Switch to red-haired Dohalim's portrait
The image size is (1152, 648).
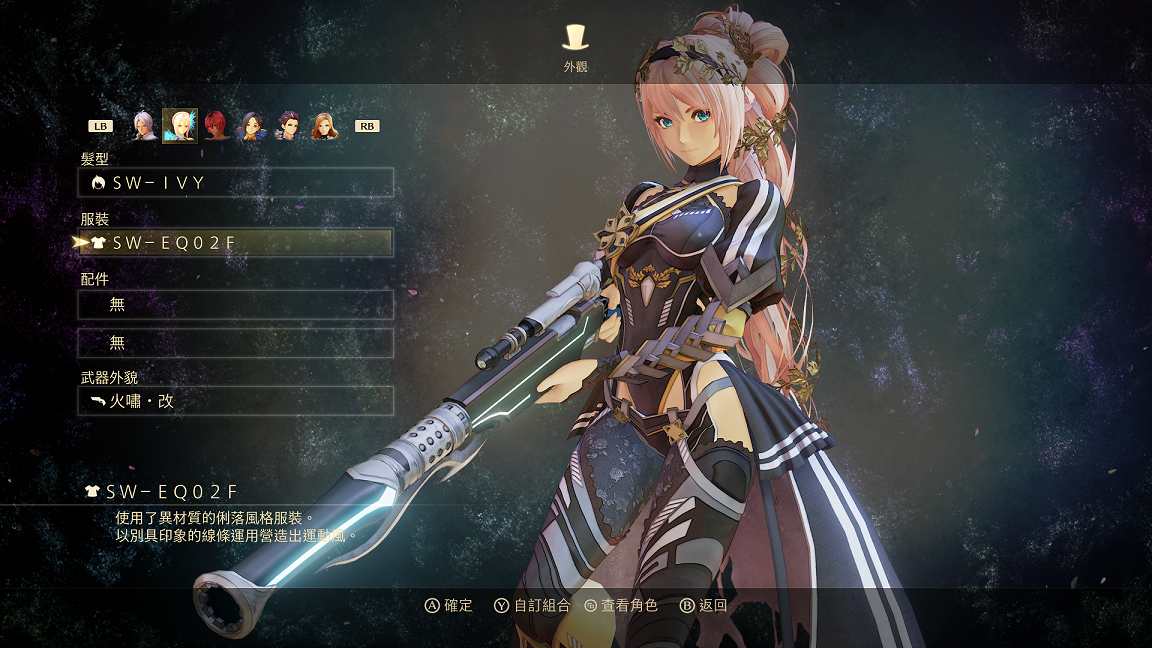(x=216, y=126)
